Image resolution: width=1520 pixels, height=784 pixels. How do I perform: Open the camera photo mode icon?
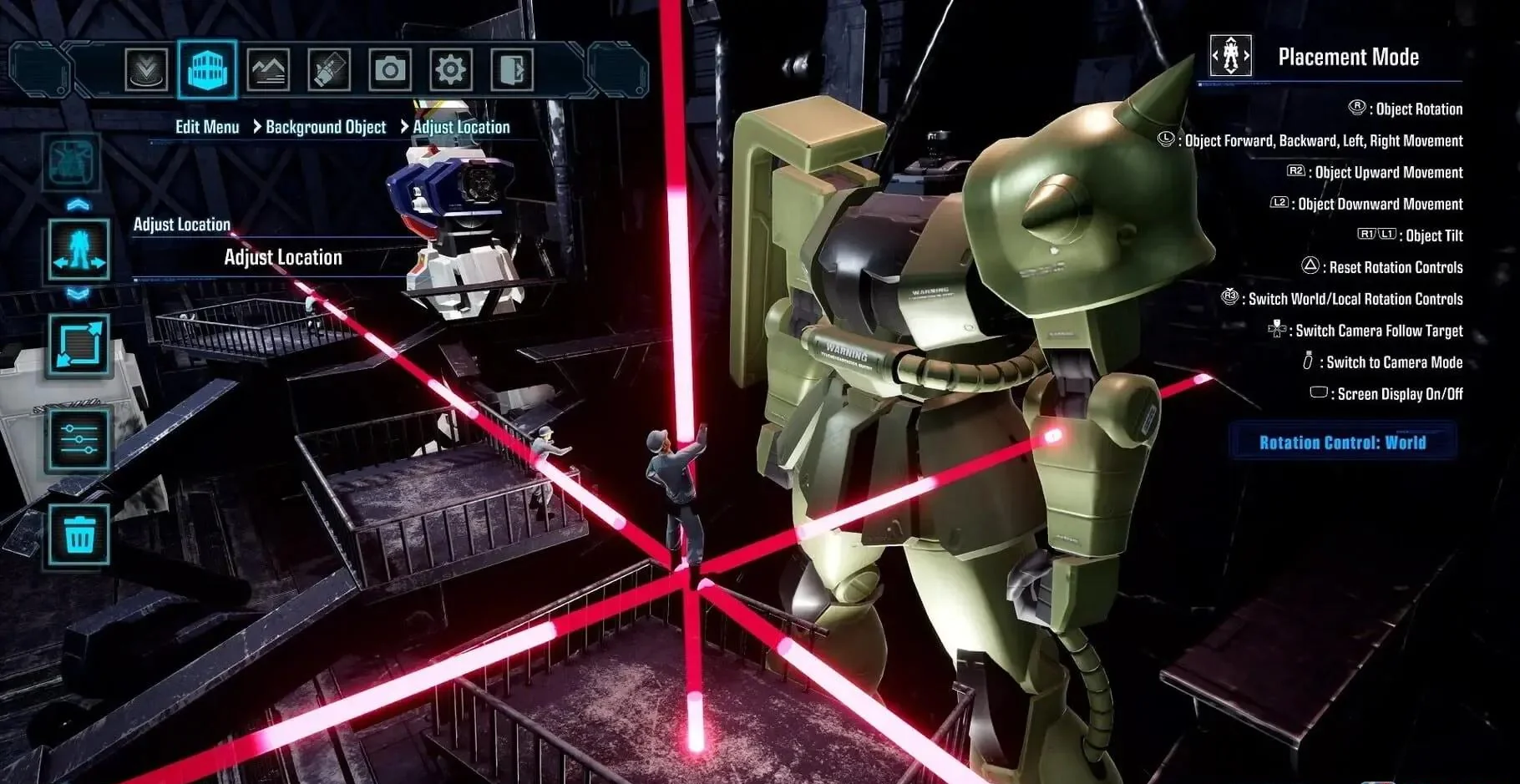pos(390,69)
